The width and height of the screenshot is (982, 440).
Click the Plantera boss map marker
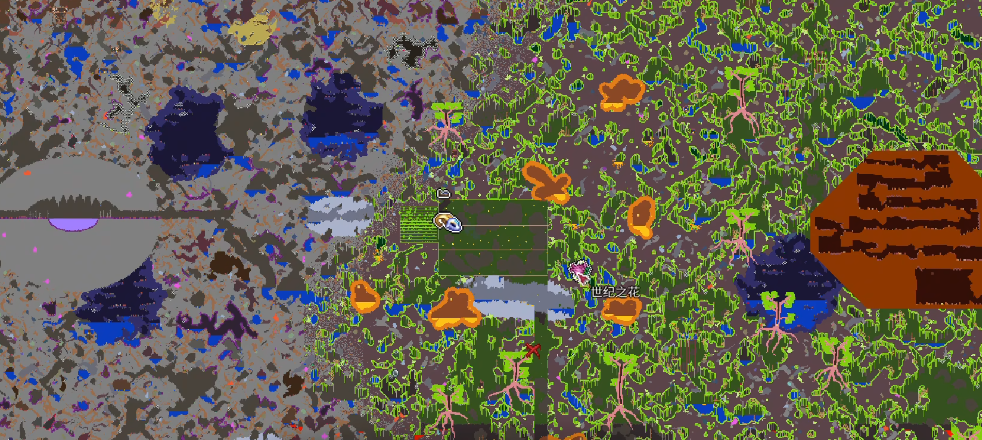578,270
